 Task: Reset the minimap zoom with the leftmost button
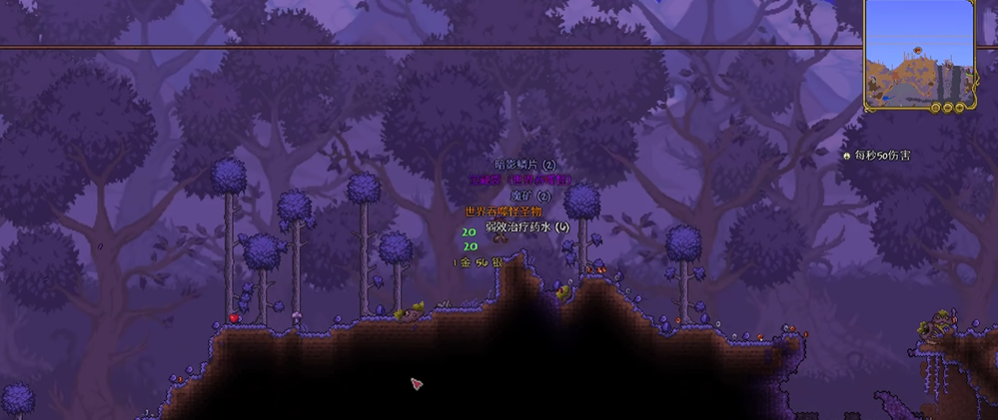click(934, 107)
